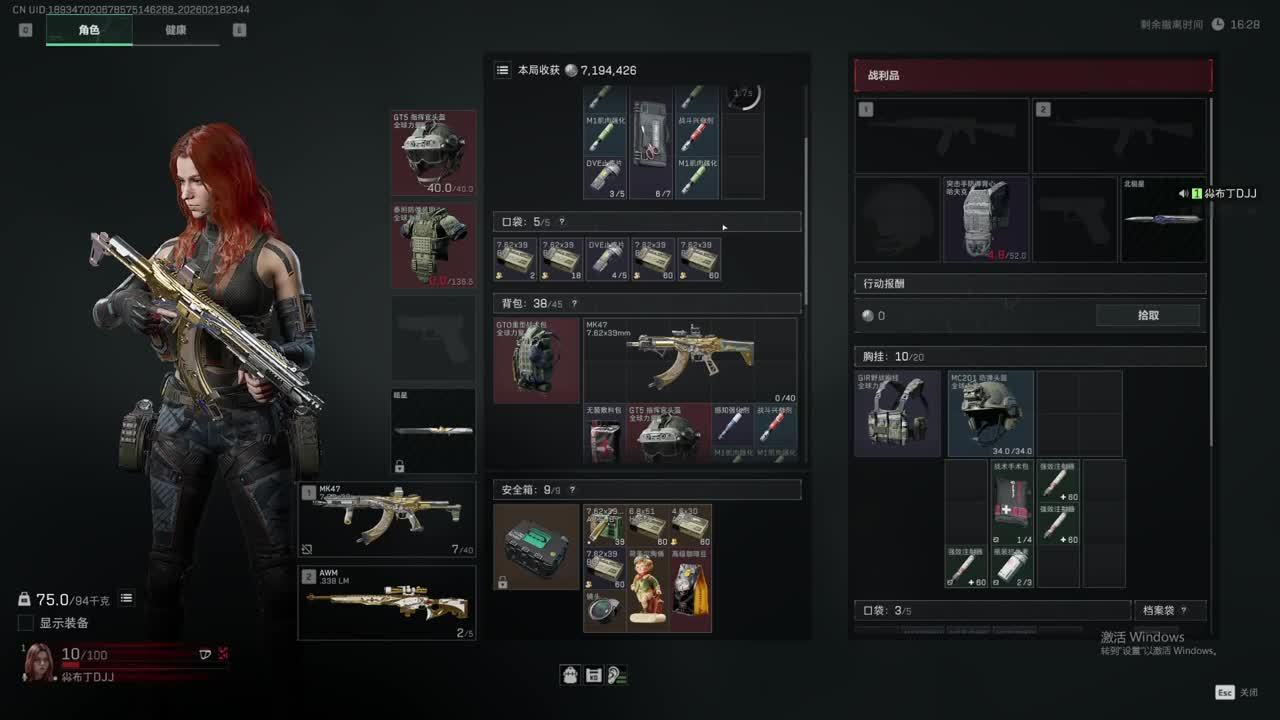Viewport: 1280px width, 720px height.
Task: Select the GTO heavy backpack item
Action: coord(536,360)
